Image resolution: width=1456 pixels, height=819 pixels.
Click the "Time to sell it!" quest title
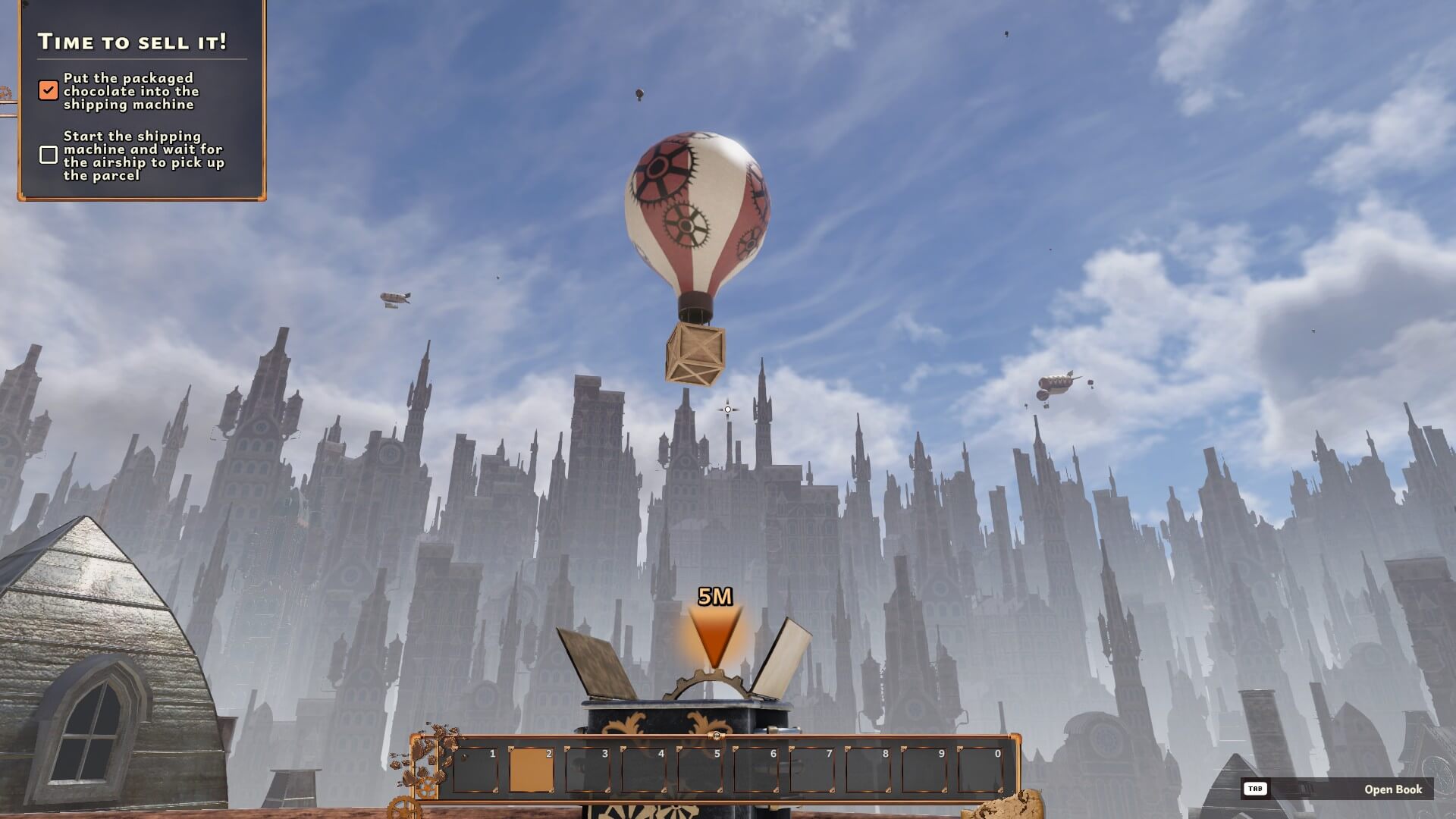(x=133, y=42)
